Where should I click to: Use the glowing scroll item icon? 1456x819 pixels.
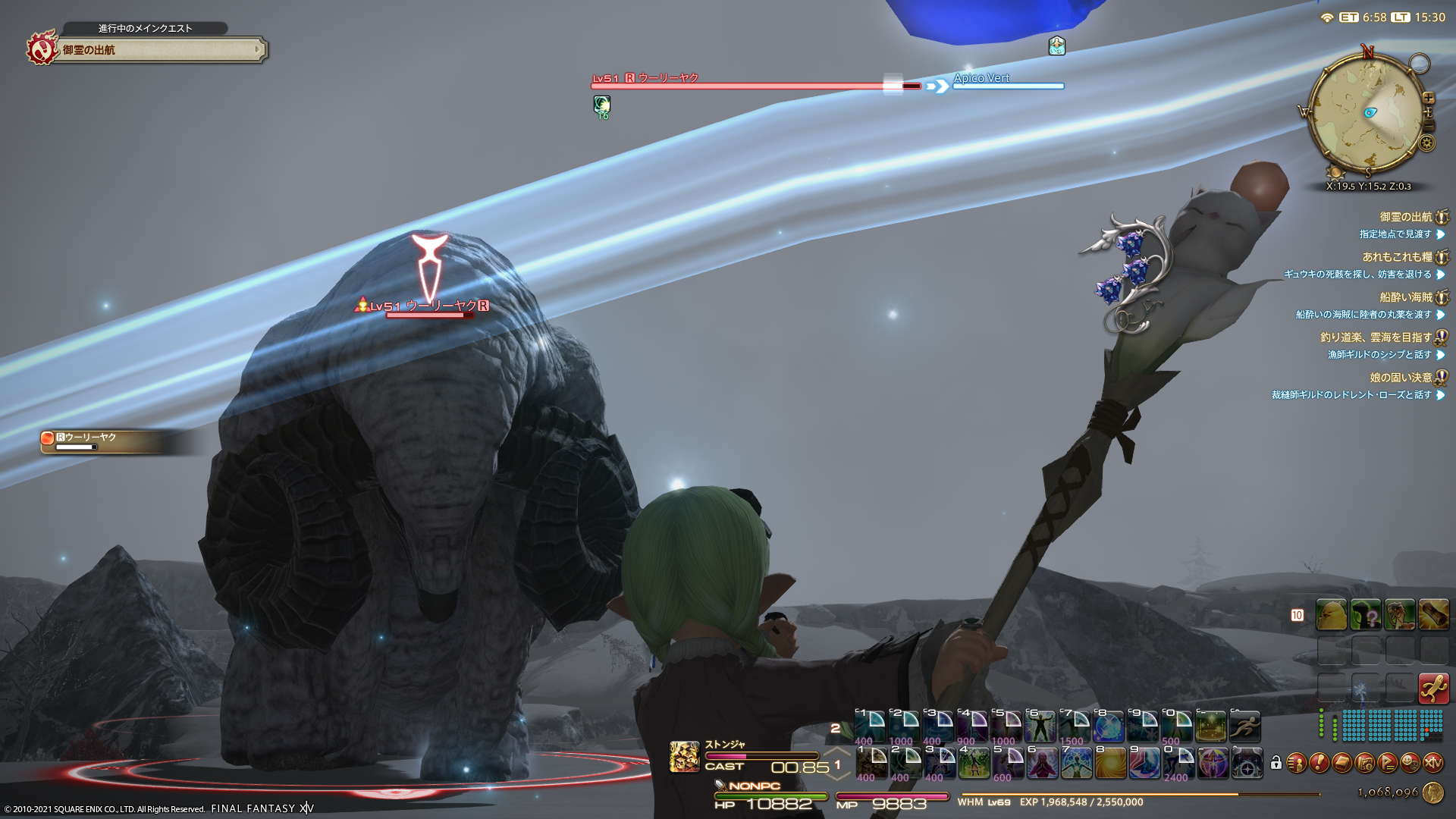[1433, 615]
